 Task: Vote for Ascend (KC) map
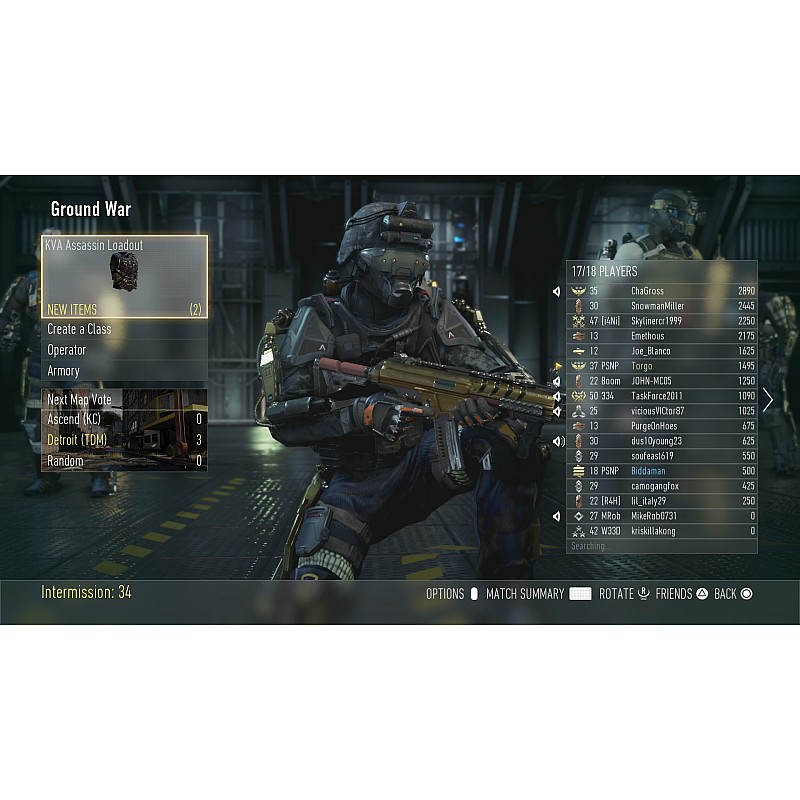coord(124,419)
